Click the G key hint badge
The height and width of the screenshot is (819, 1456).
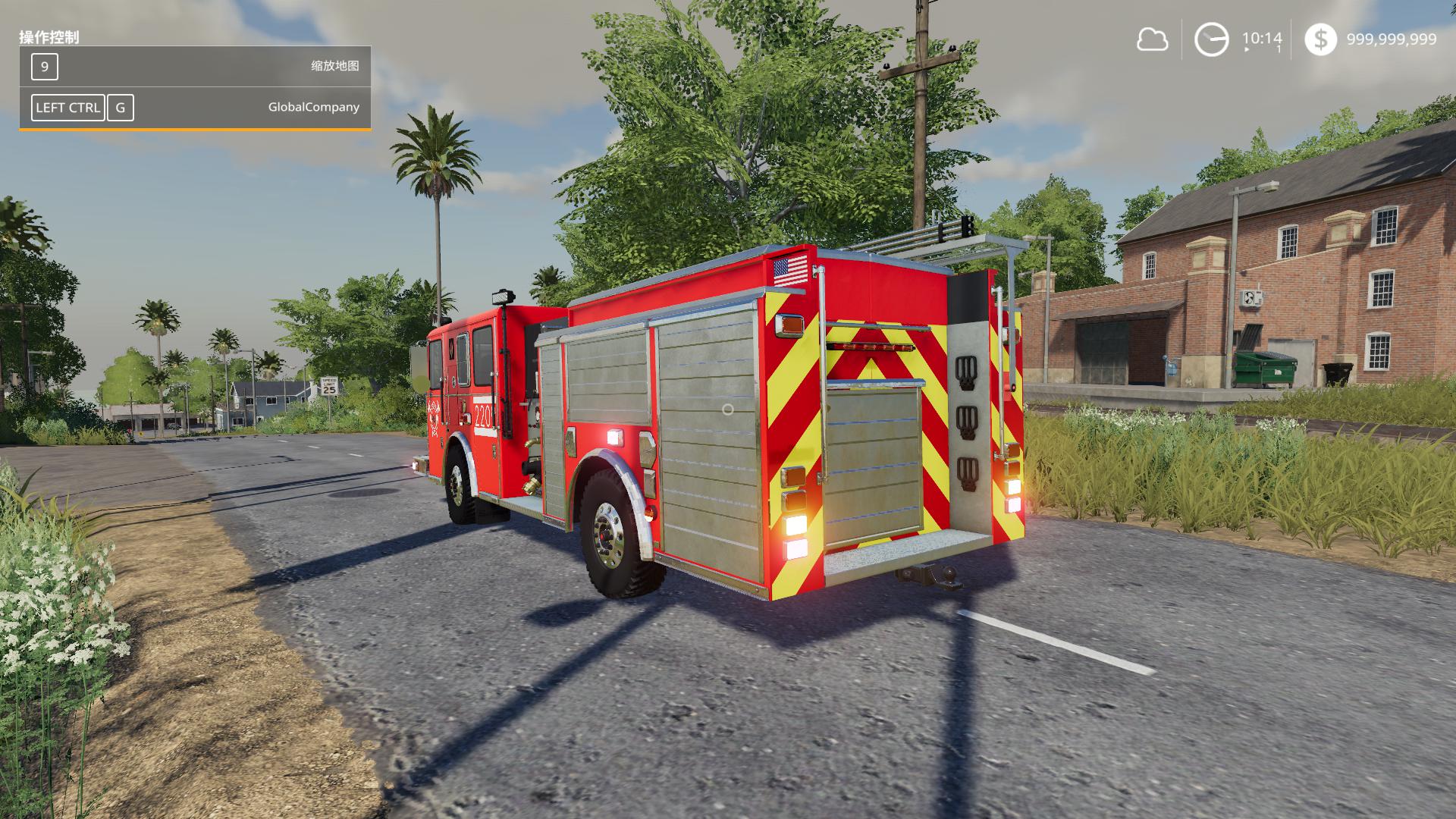pyautogui.click(x=120, y=107)
